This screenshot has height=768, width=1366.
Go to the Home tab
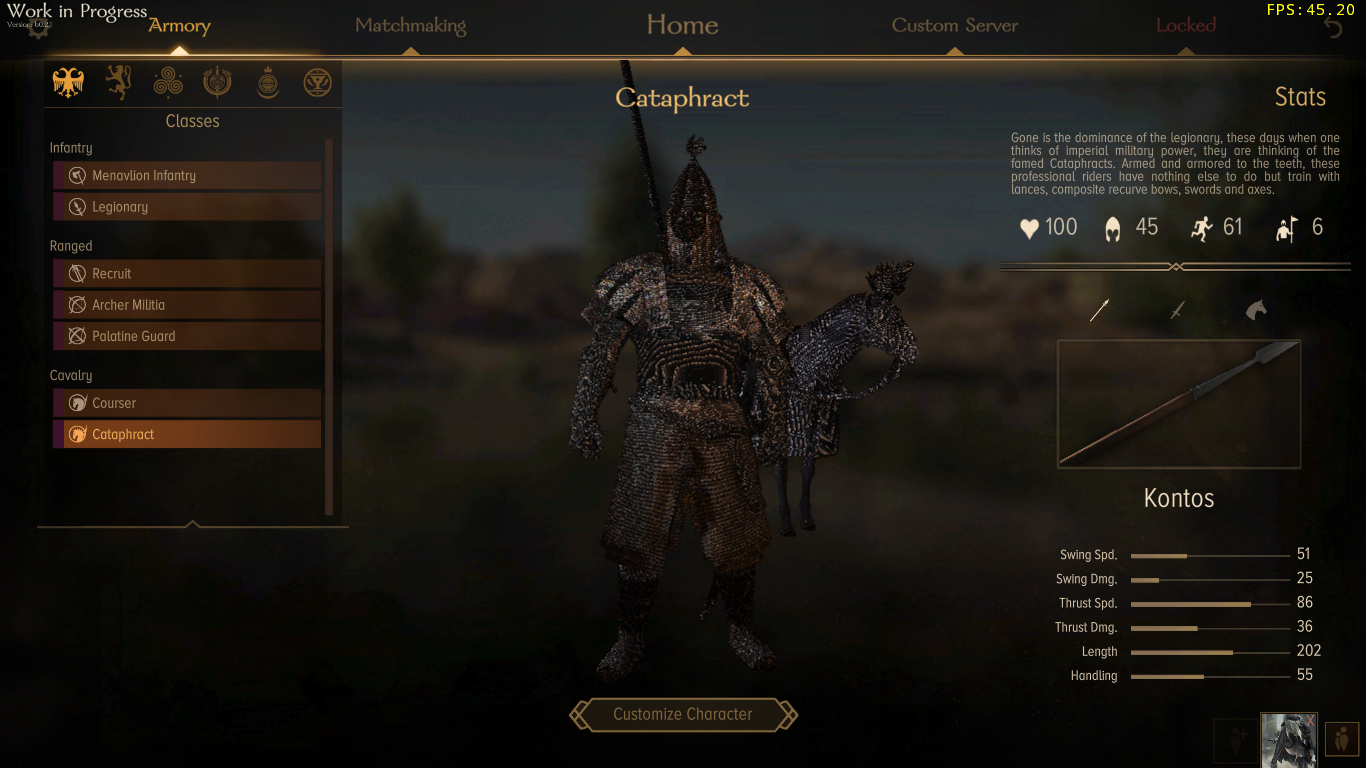tap(682, 25)
